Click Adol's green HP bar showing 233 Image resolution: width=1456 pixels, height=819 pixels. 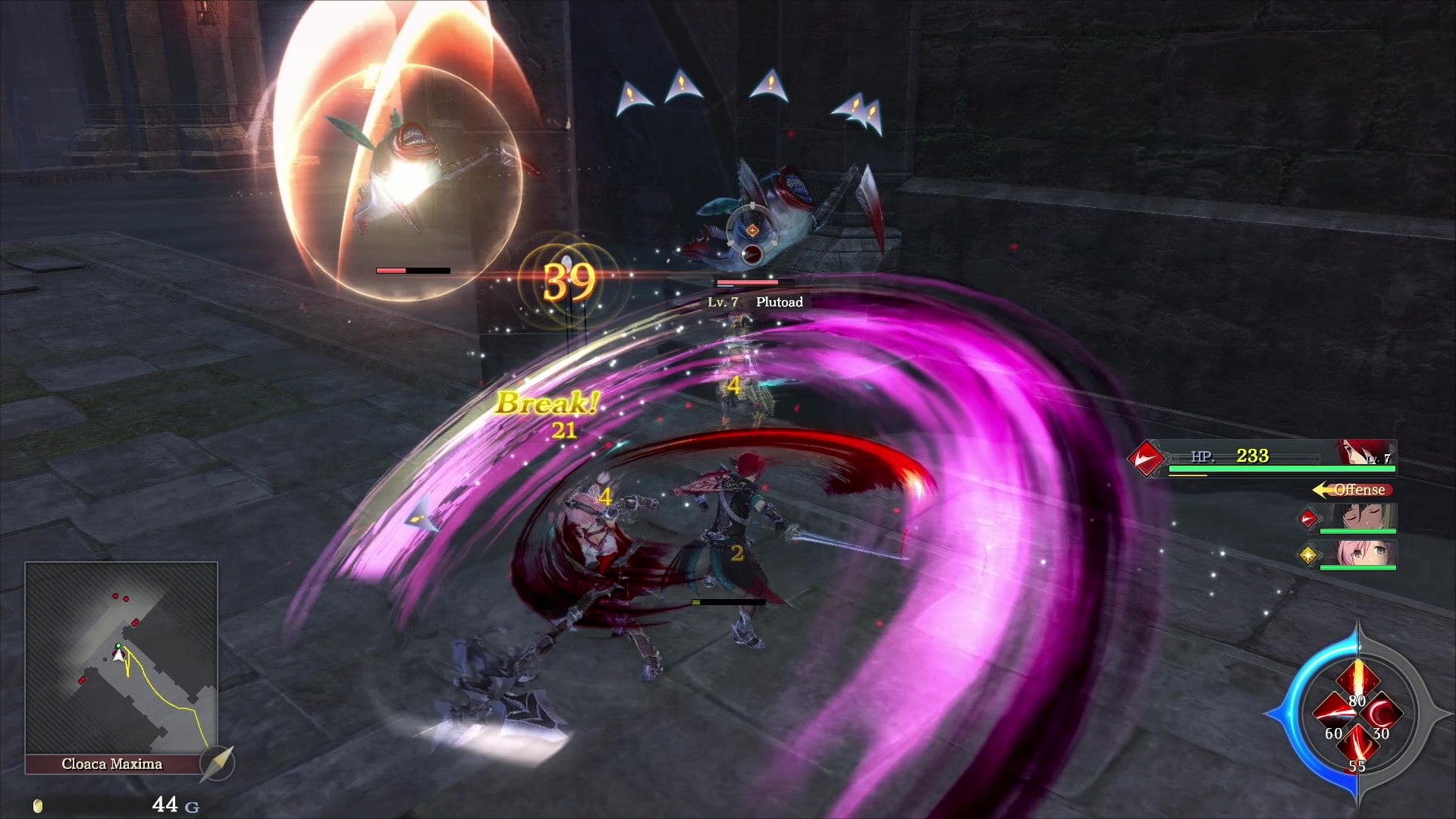pos(1279,469)
